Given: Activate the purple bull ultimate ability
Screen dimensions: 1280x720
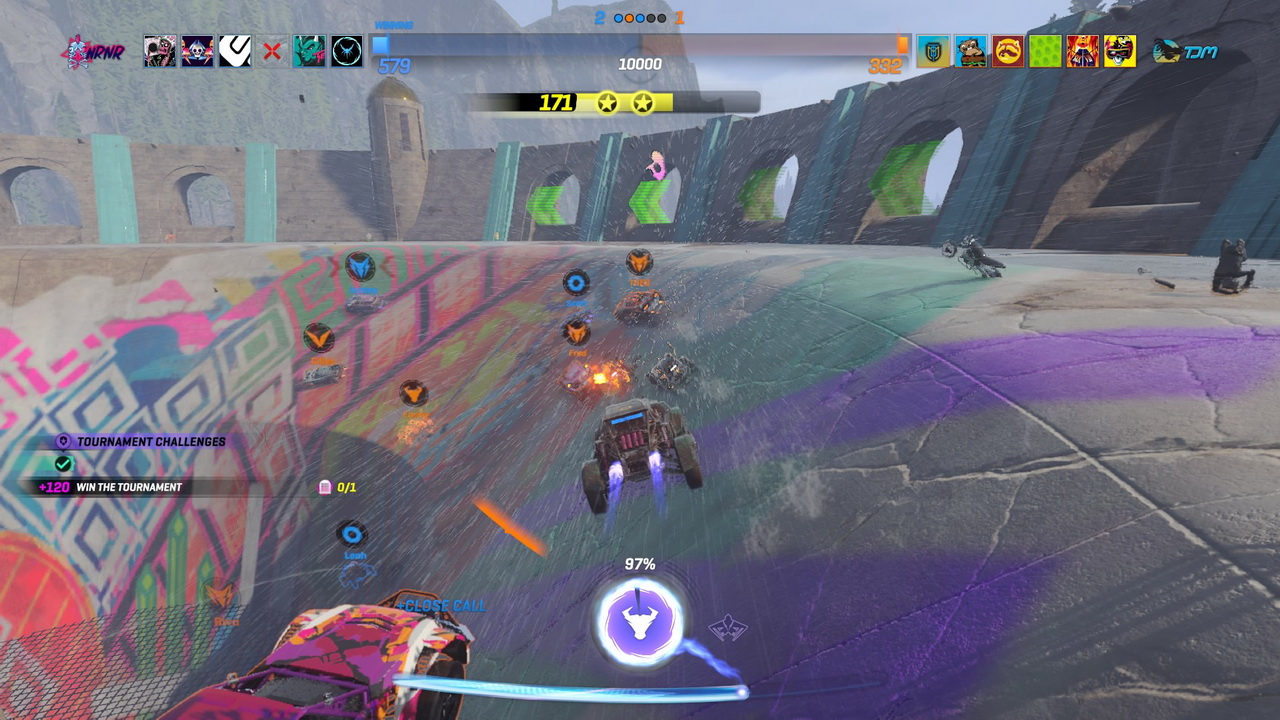Looking at the screenshot, I should click(640, 623).
